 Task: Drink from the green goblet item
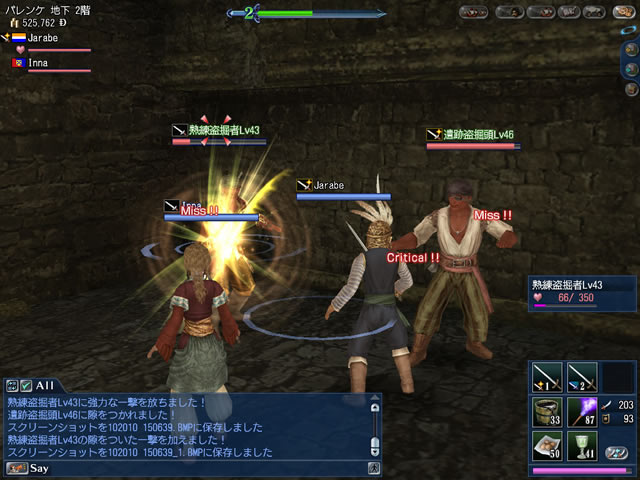point(582,446)
